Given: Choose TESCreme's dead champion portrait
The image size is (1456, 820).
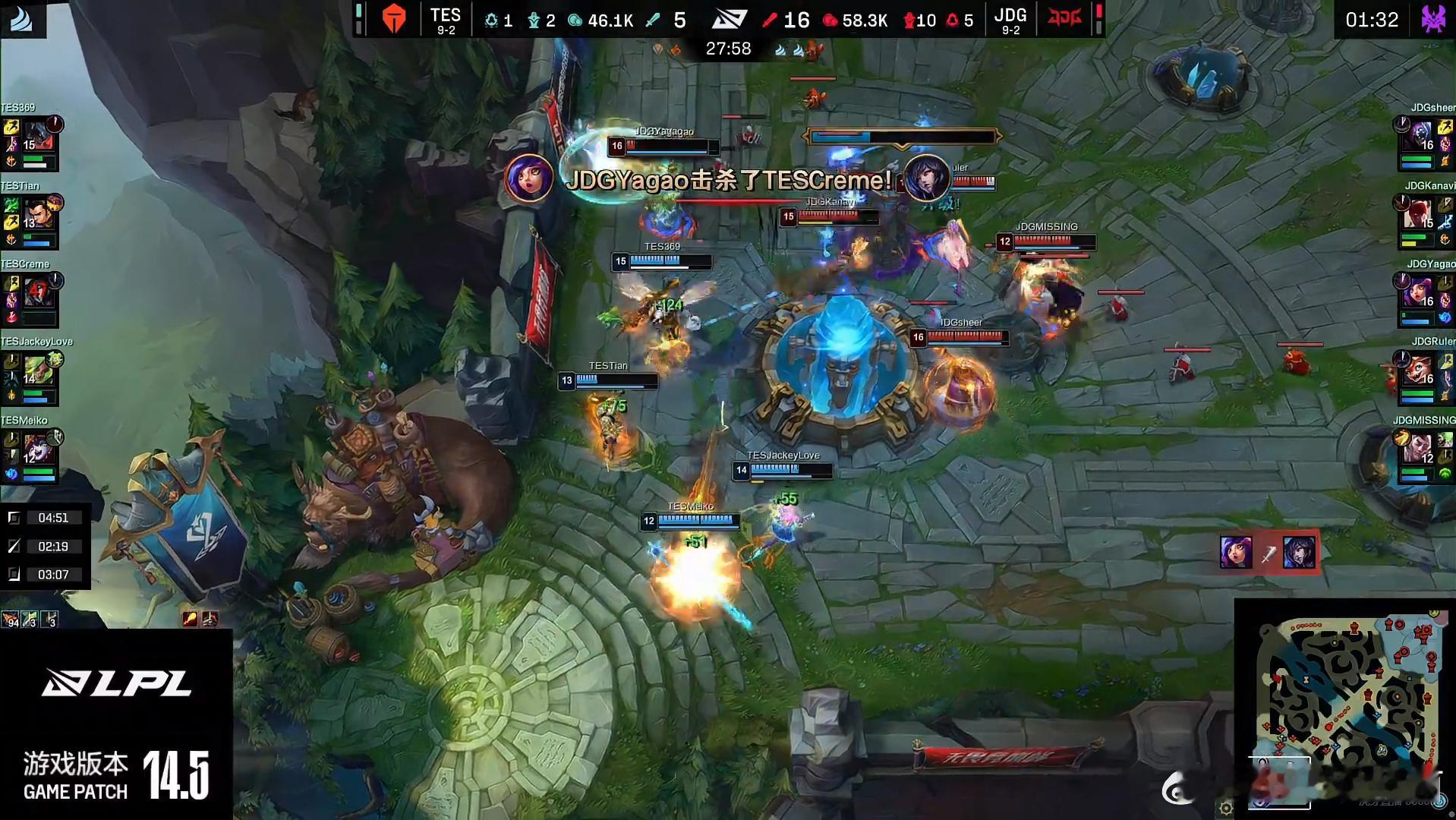Looking at the screenshot, I should (37, 292).
